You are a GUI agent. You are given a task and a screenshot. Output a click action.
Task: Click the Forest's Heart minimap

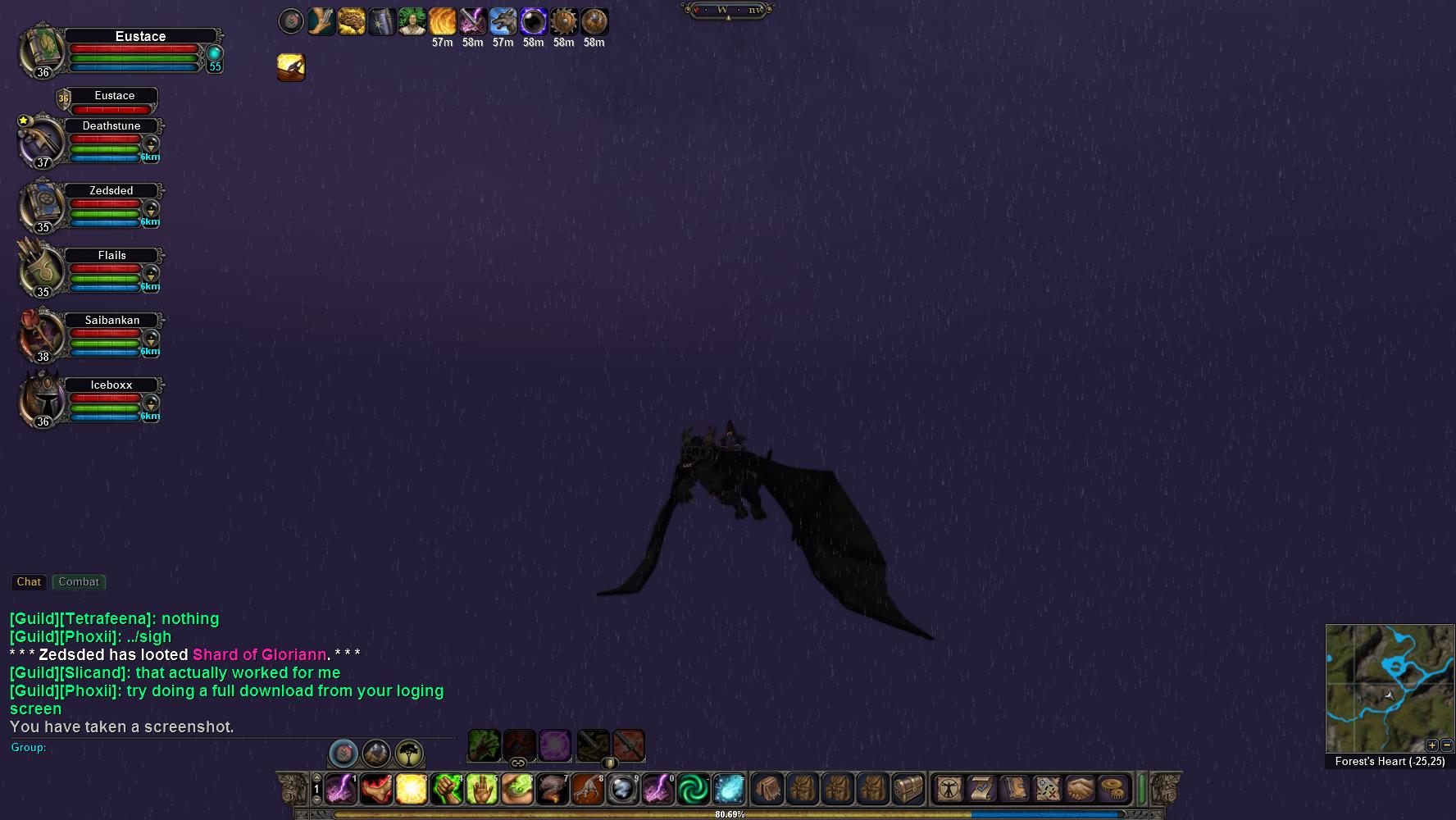click(x=1389, y=688)
